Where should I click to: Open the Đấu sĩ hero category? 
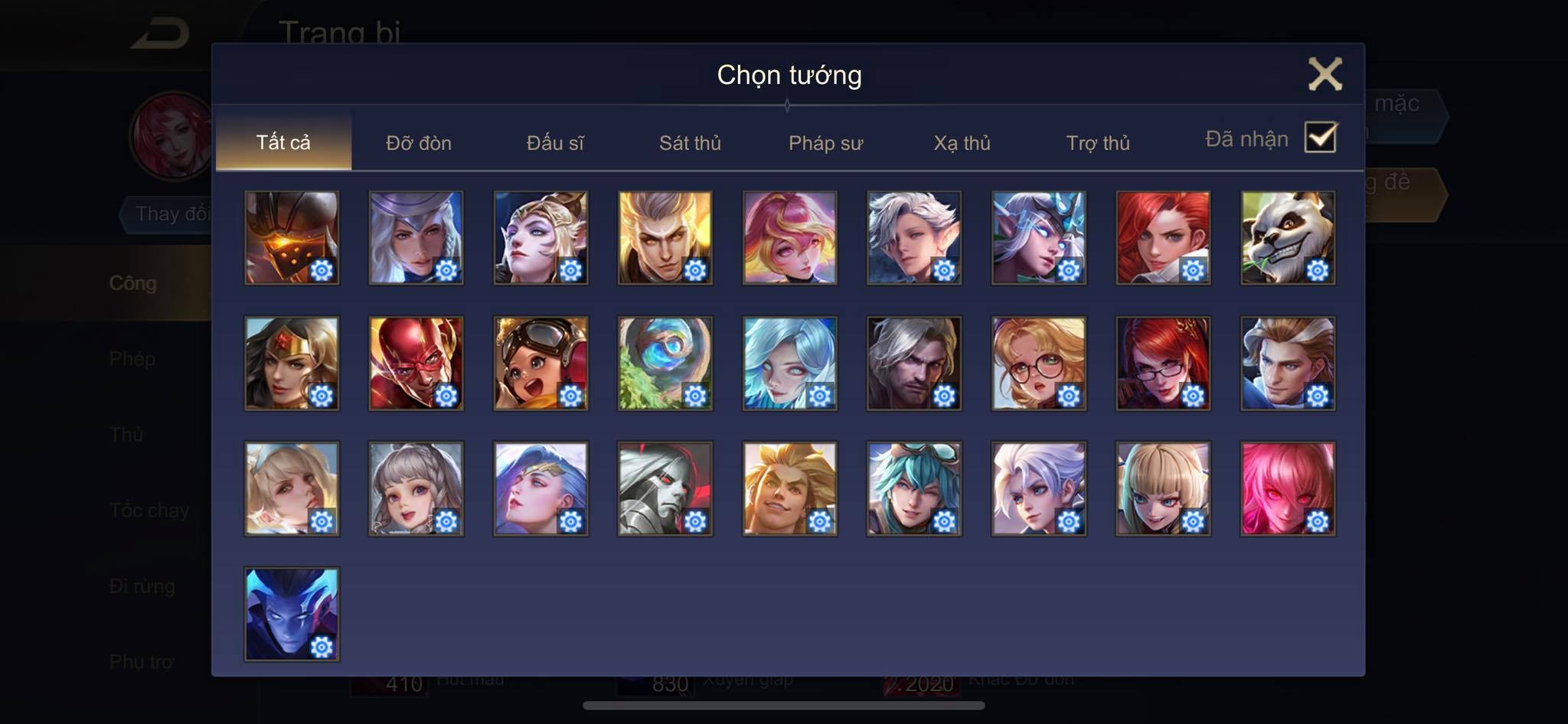pos(555,142)
